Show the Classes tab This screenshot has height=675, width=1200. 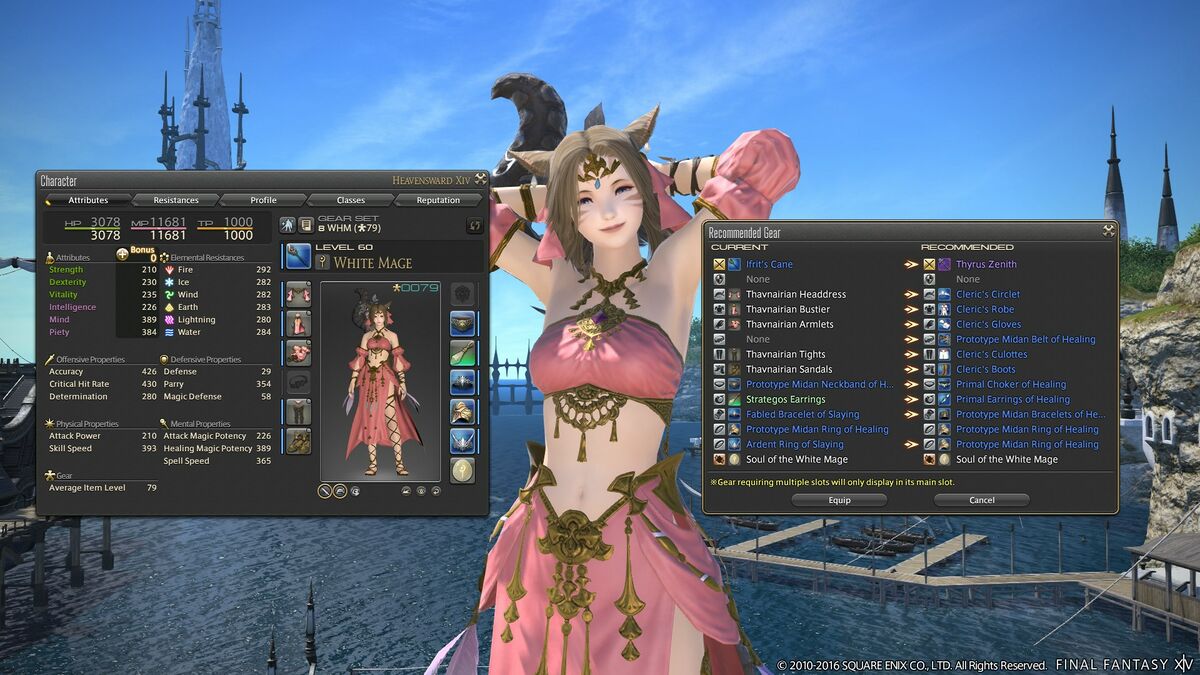pos(350,200)
